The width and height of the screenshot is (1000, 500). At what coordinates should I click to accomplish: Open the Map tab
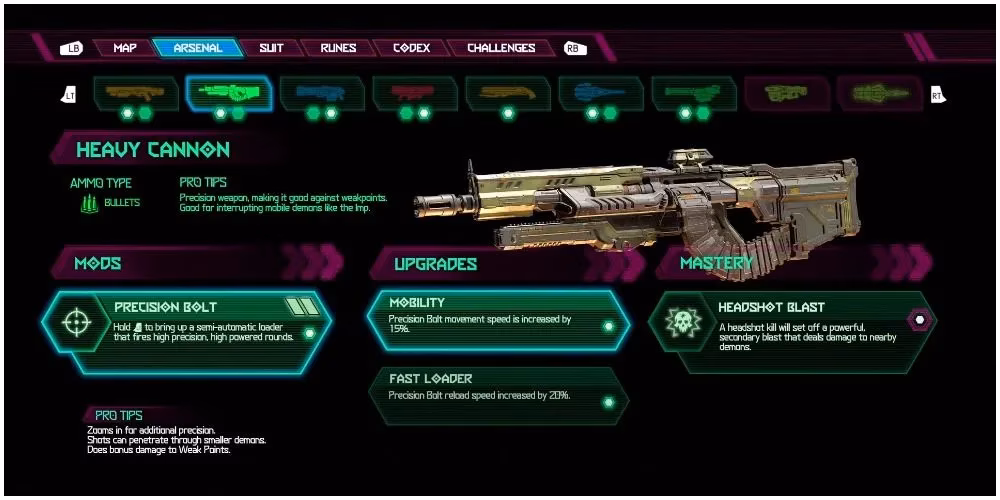pos(125,48)
